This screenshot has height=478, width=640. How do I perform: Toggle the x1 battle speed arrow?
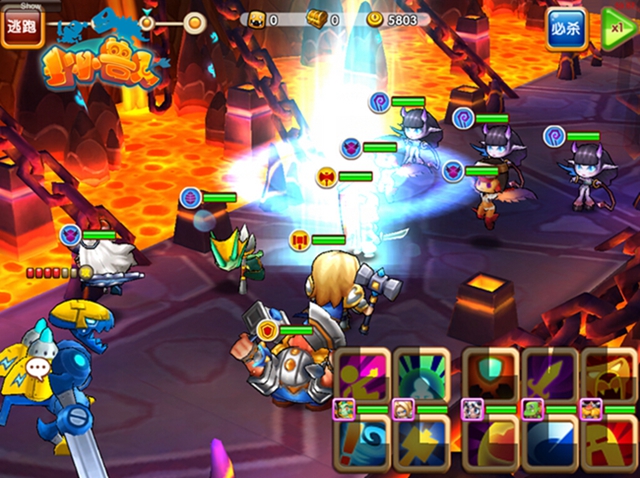tap(618, 27)
